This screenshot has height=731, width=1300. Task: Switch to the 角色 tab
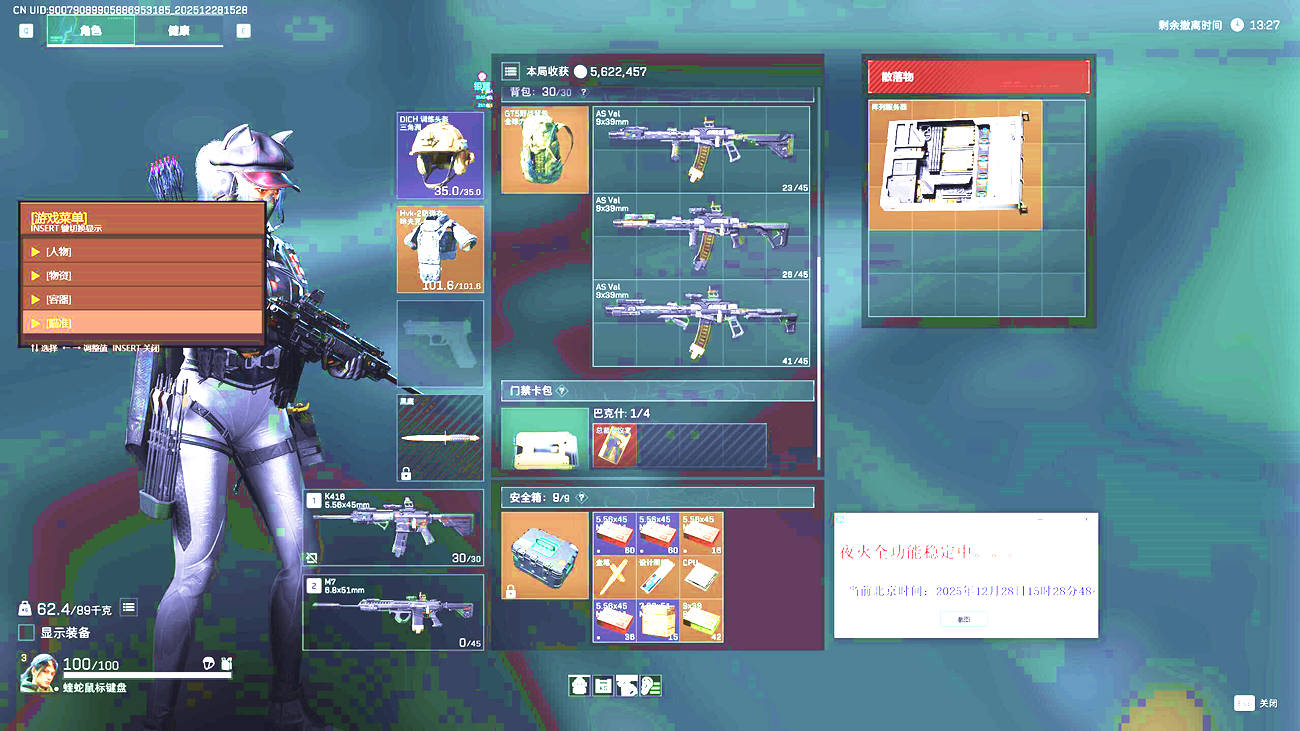click(x=90, y=31)
